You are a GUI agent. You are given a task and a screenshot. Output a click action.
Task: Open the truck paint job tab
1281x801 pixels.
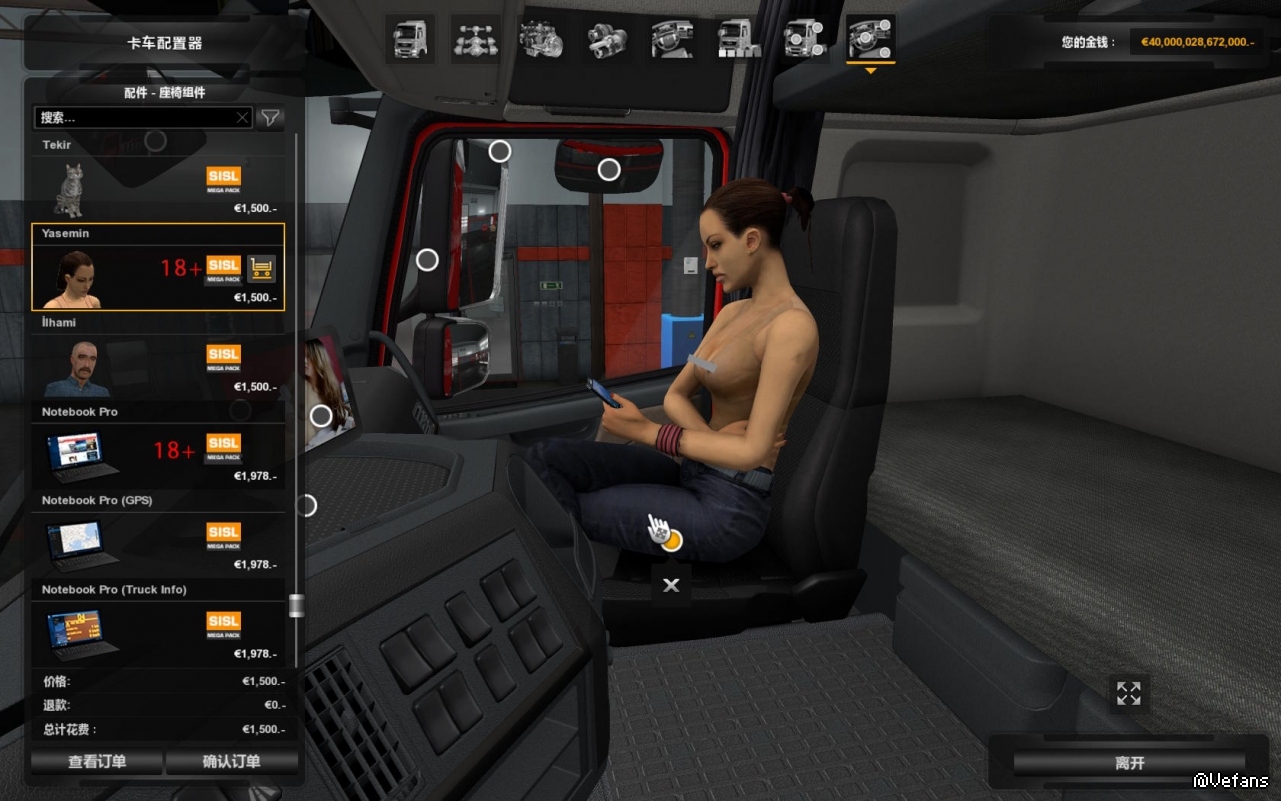pos(738,40)
